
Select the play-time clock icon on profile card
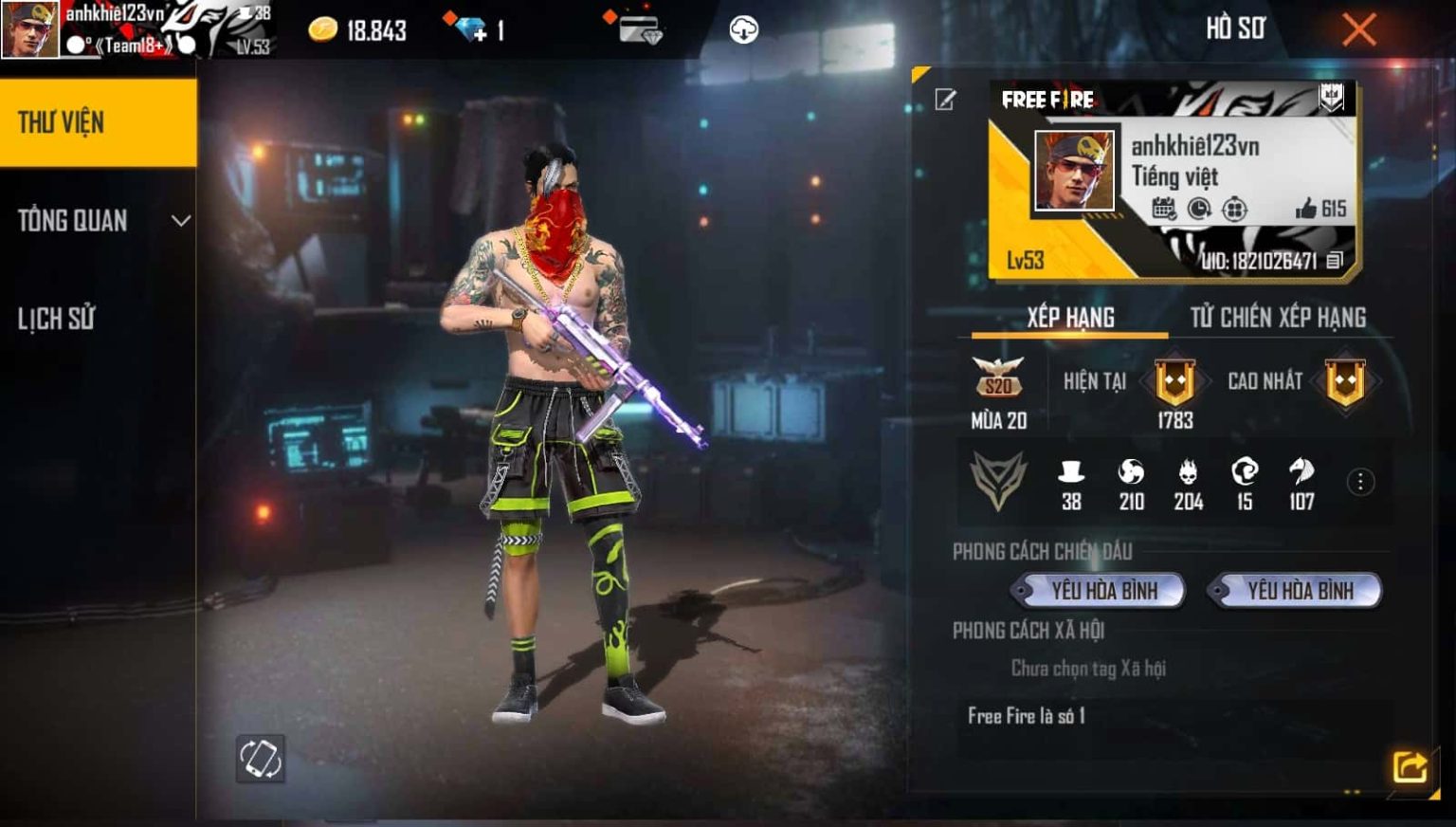(1197, 209)
